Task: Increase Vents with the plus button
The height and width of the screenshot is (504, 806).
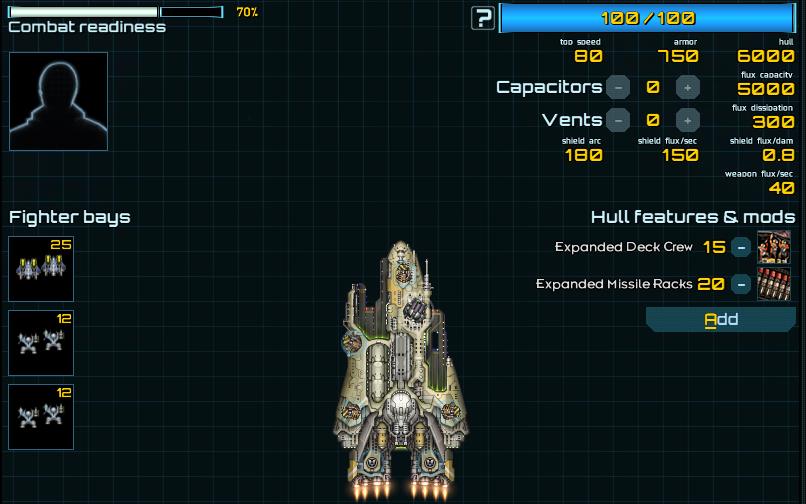Action: pos(687,120)
